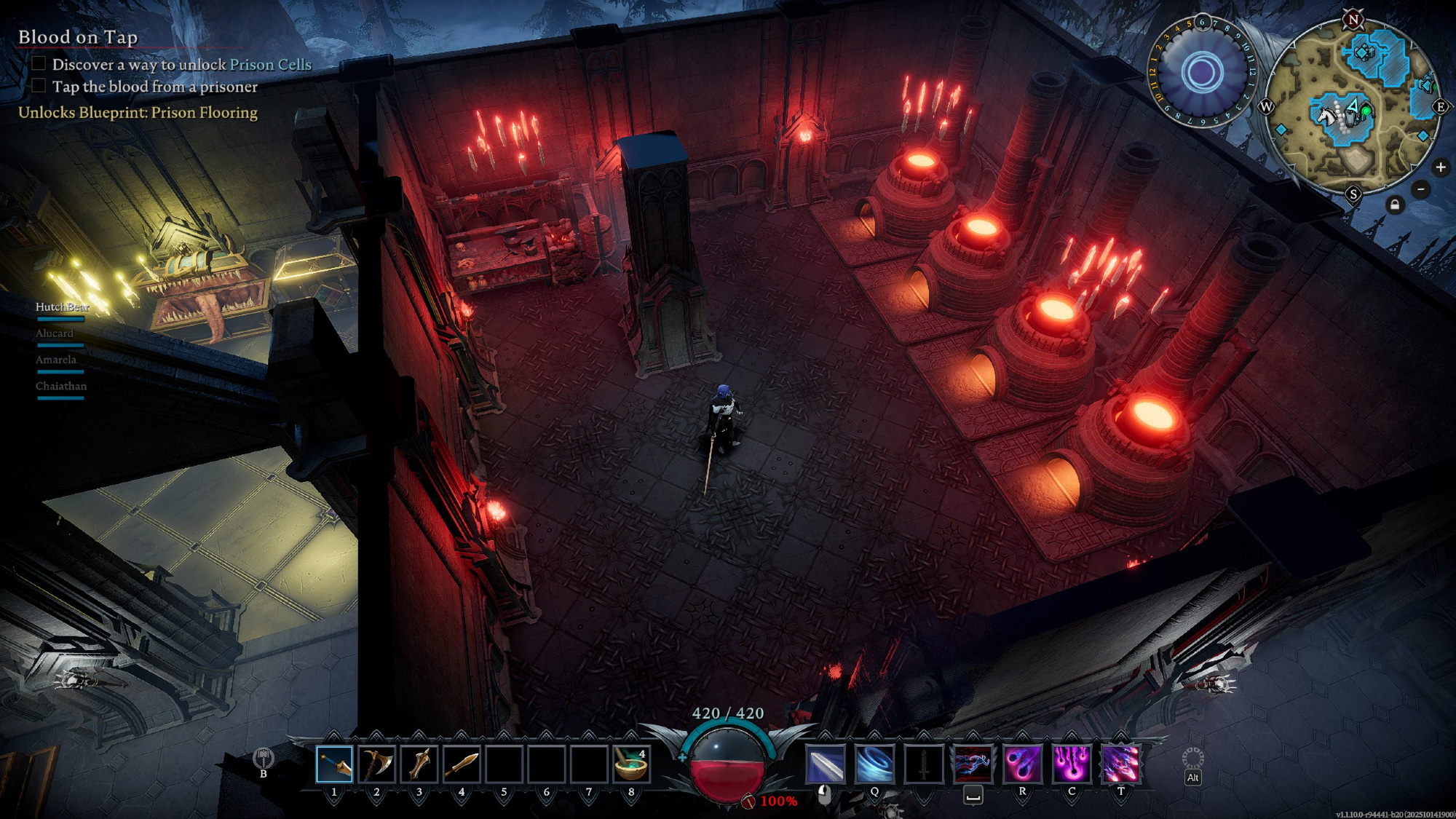
Task: Toggle the minimap rotation lock
Action: (x=1394, y=205)
